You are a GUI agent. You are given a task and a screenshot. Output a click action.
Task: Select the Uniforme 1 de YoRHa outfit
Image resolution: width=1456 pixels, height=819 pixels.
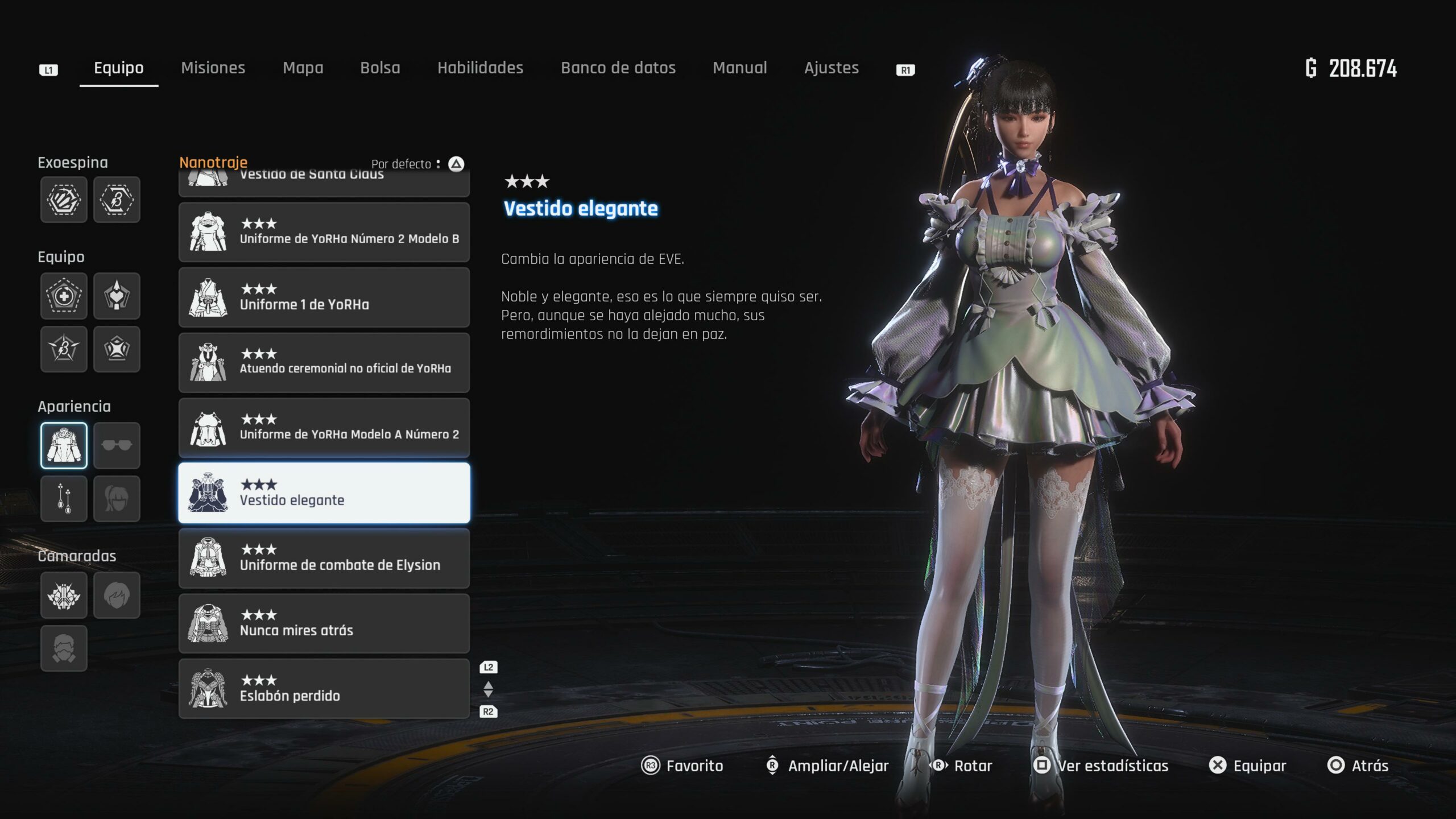point(324,297)
